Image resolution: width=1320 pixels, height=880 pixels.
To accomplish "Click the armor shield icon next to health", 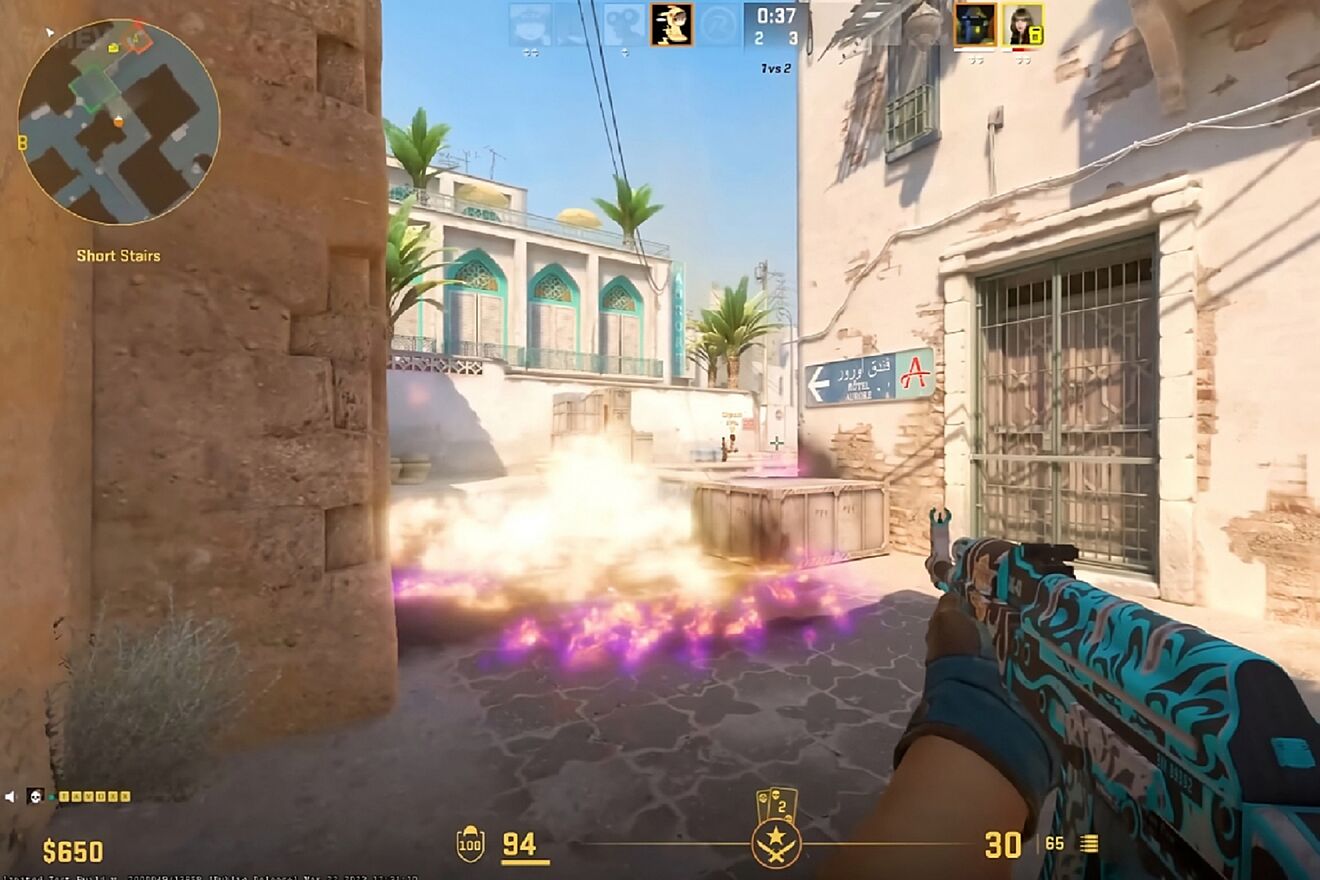I will tap(469, 844).
